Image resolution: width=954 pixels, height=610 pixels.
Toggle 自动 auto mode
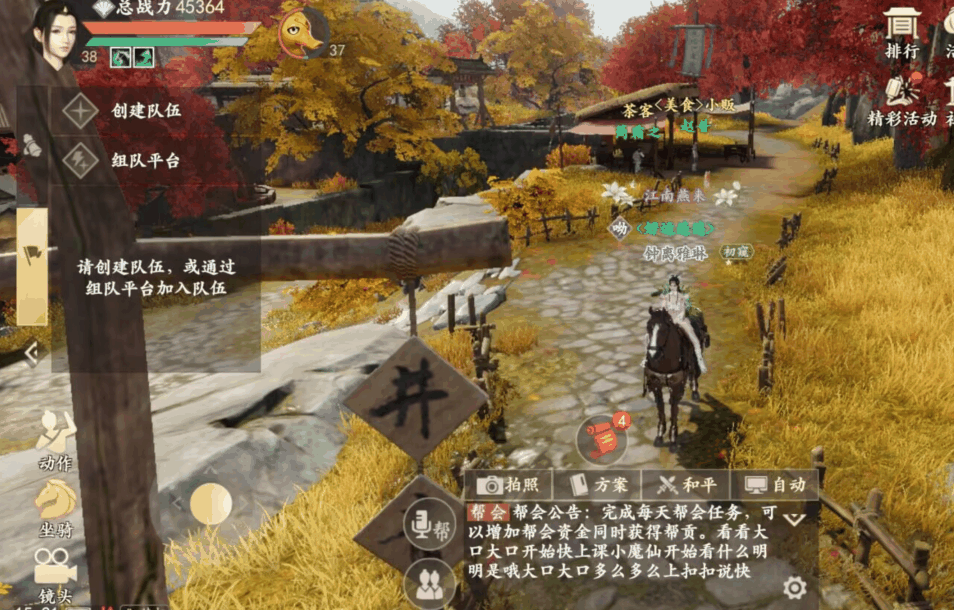point(775,485)
